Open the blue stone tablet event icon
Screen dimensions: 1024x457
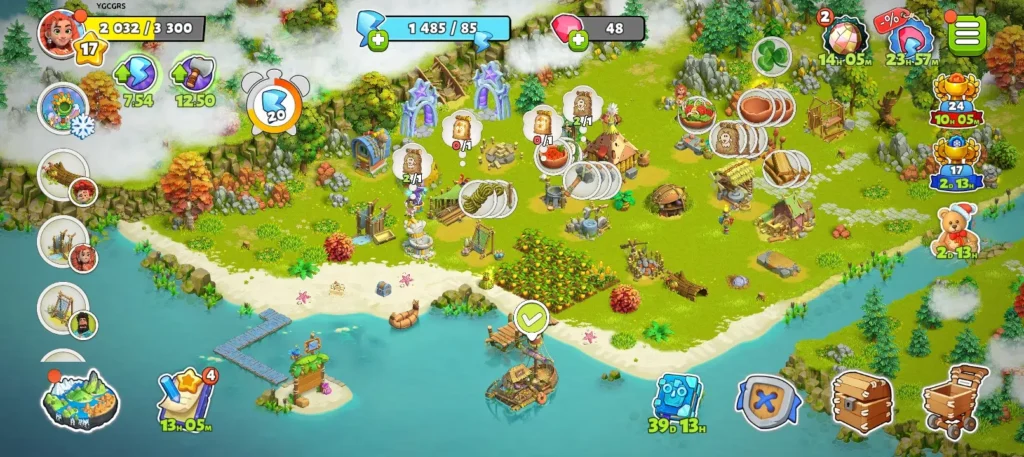(678, 398)
